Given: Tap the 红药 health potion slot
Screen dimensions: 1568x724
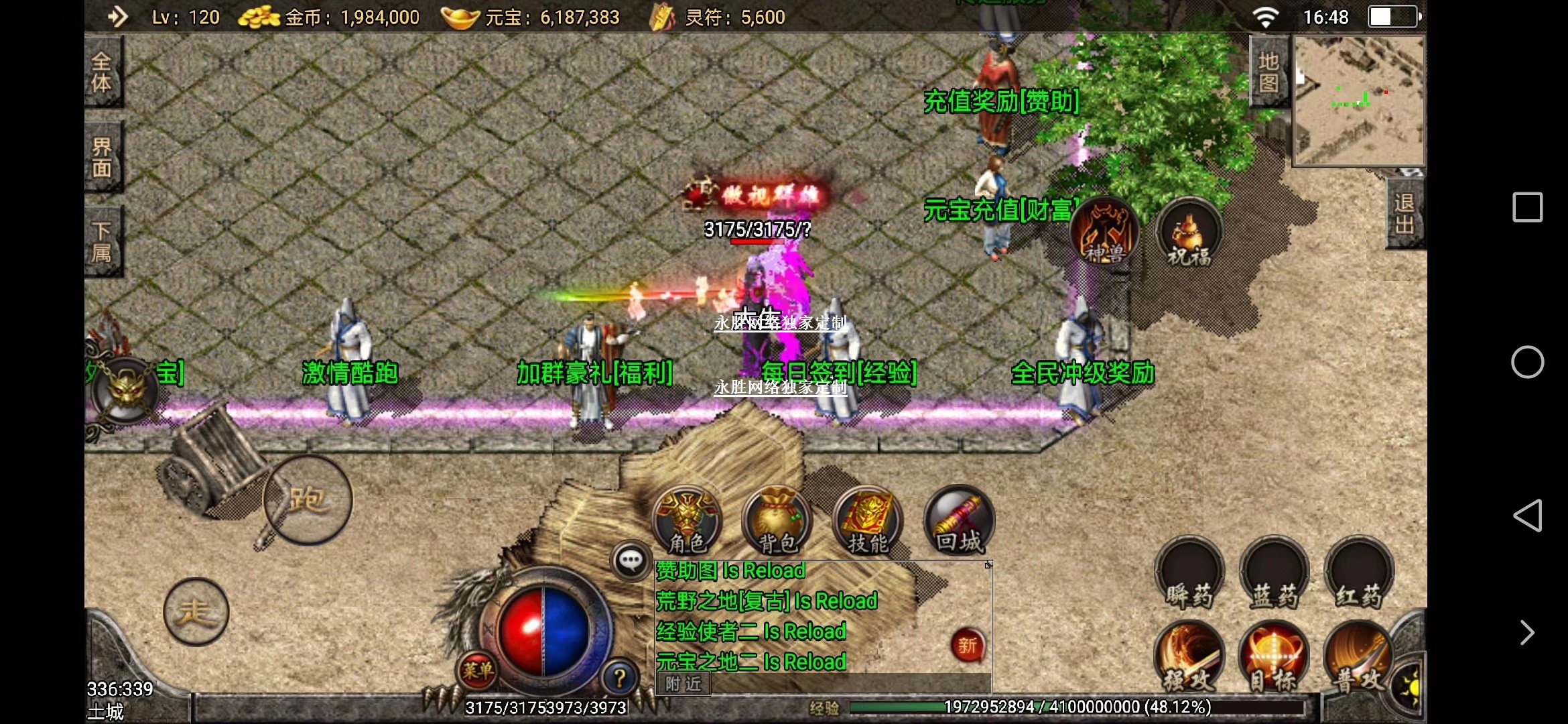Looking at the screenshot, I should [x=1359, y=575].
